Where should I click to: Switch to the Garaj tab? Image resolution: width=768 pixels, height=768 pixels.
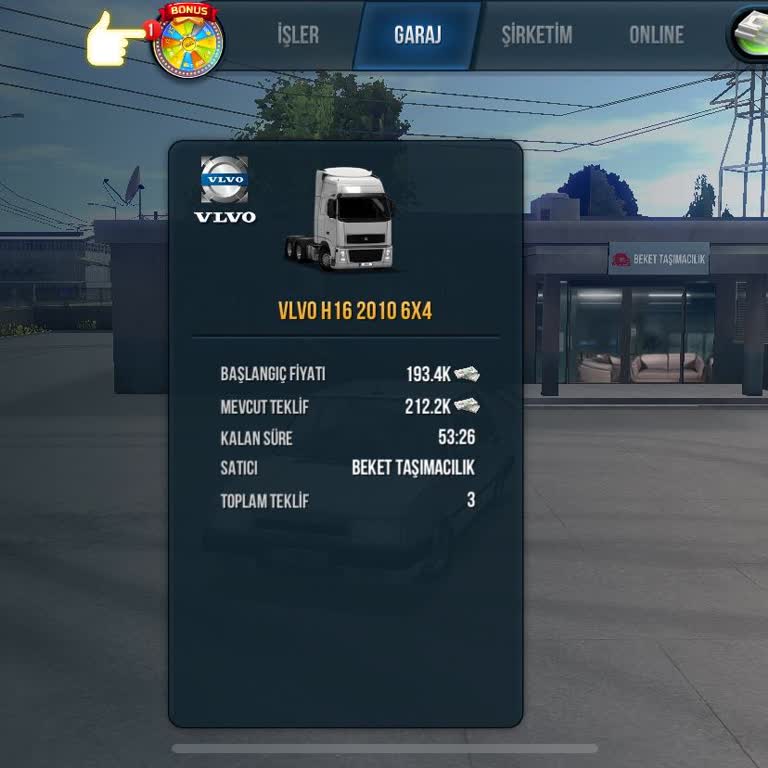click(417, 35)
